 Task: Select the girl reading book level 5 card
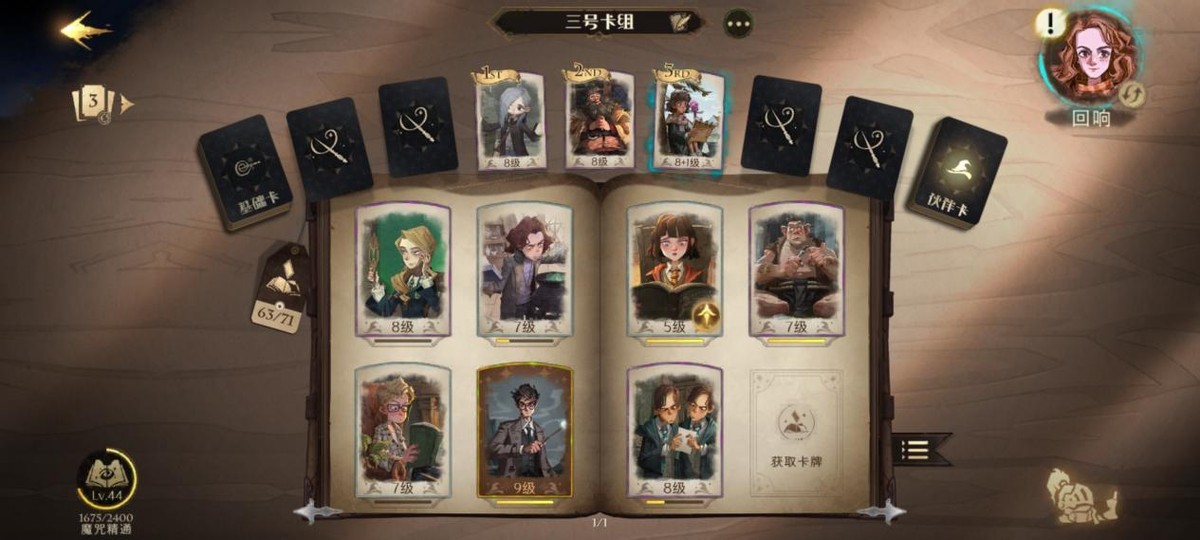(674, 270)
